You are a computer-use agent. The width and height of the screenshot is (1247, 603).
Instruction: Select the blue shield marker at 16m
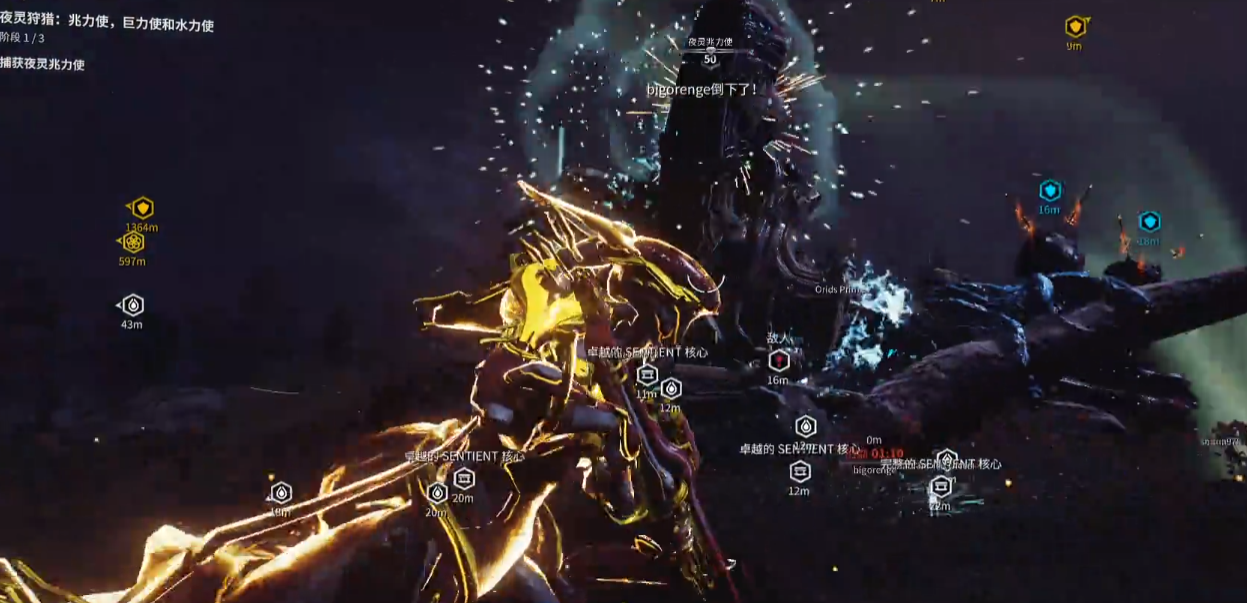(x=1049, y=190)
